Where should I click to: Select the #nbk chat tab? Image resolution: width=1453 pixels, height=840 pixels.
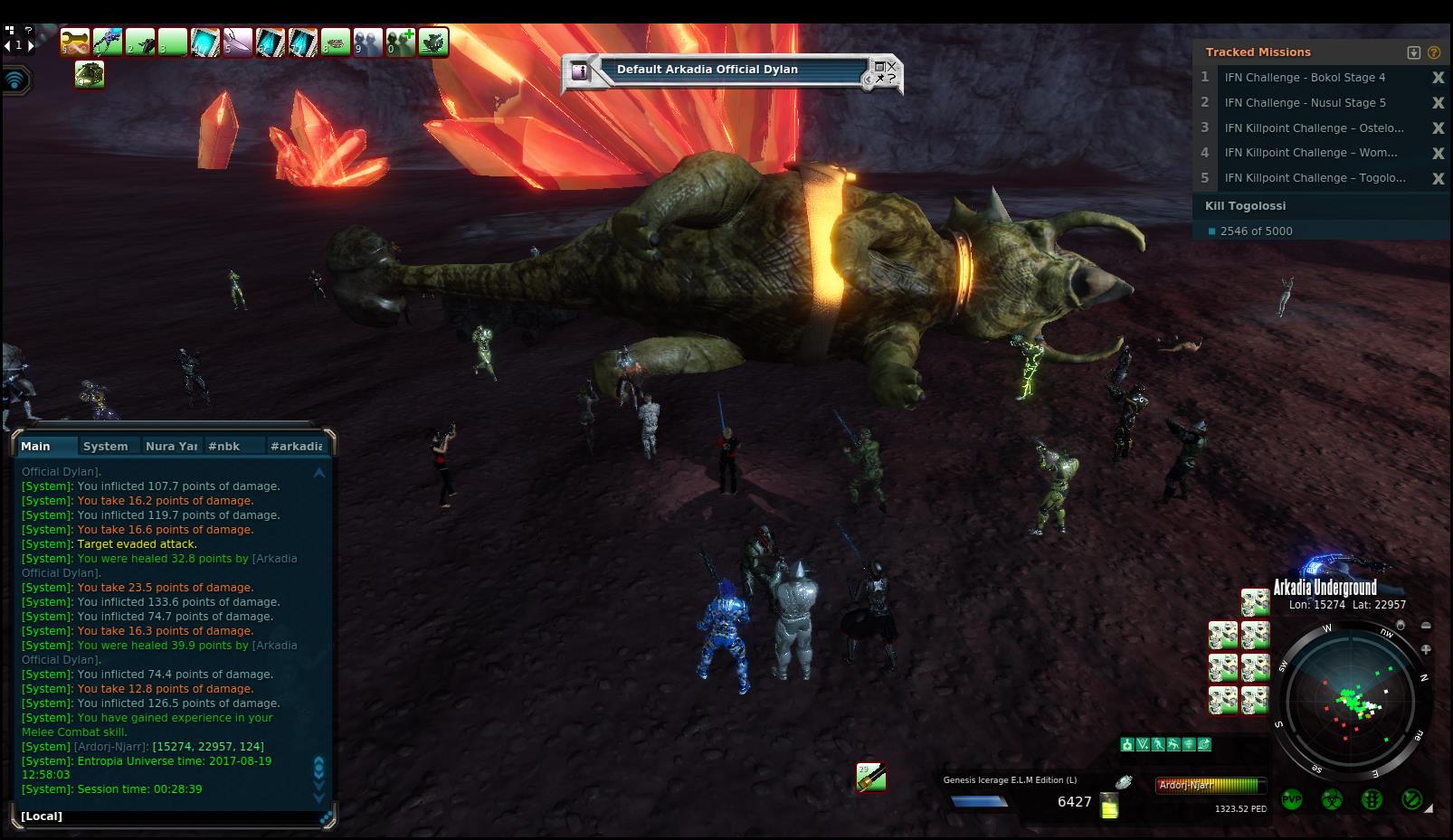tap(224, 446)
